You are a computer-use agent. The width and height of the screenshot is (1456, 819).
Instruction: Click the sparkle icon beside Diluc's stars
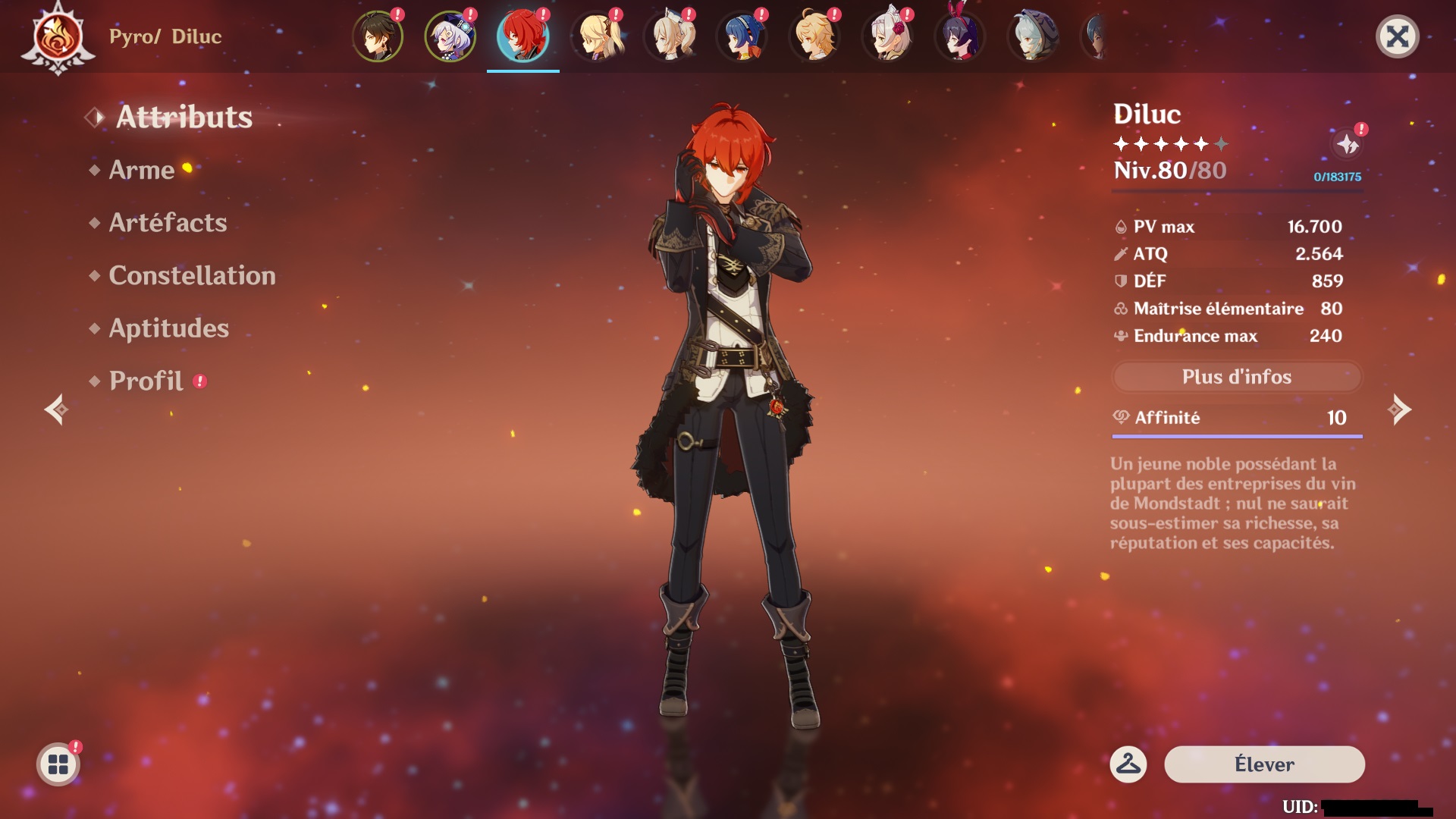(1348, 143)
